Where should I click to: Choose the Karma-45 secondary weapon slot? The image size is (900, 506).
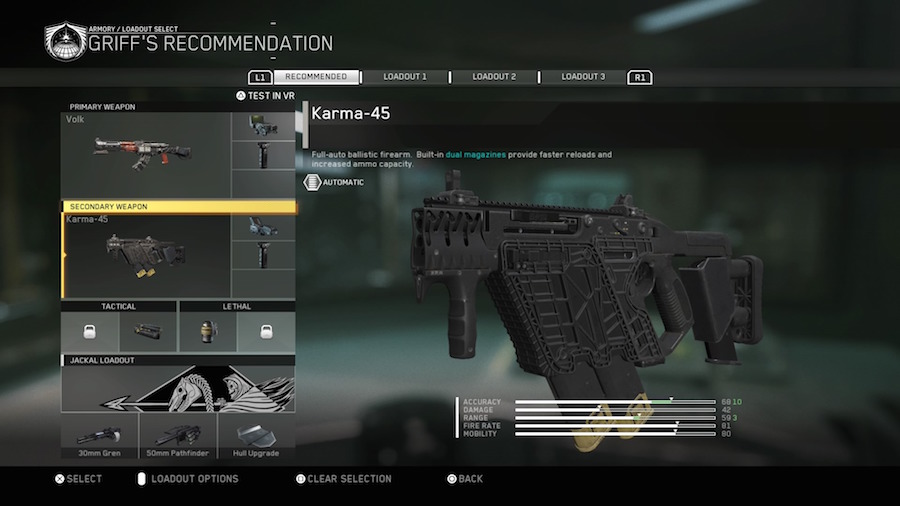[146, 256]
